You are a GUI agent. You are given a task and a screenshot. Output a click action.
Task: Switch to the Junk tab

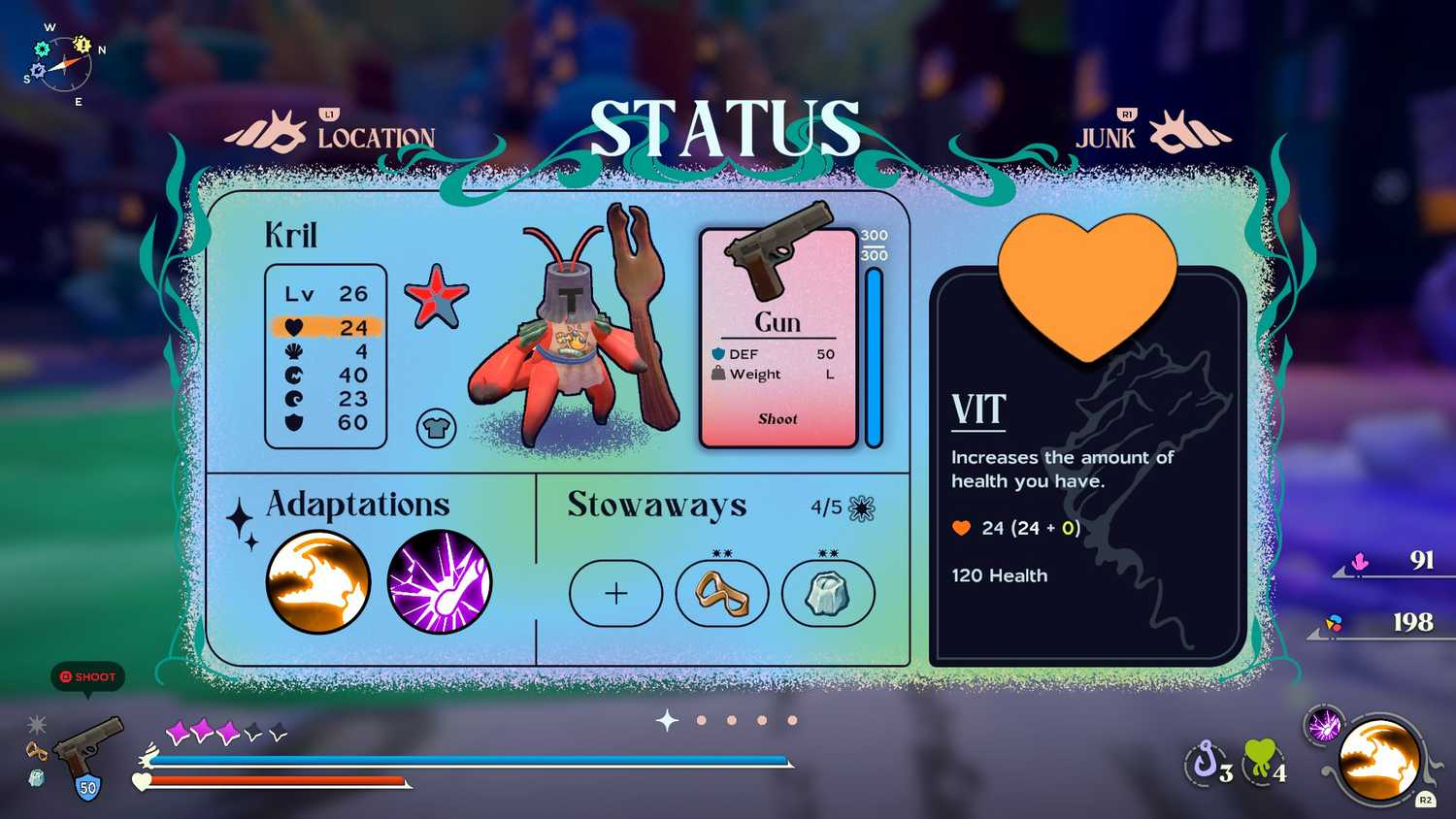[x=1106, y=137]
